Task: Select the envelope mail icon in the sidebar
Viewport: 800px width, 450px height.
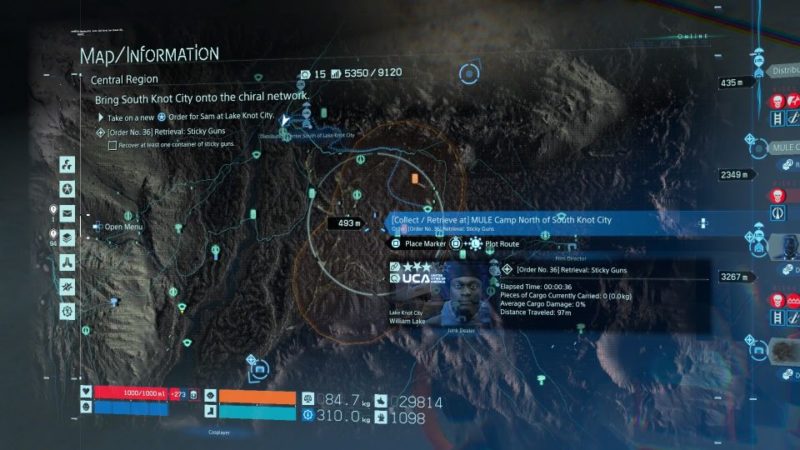Action: tap(67, 213)
